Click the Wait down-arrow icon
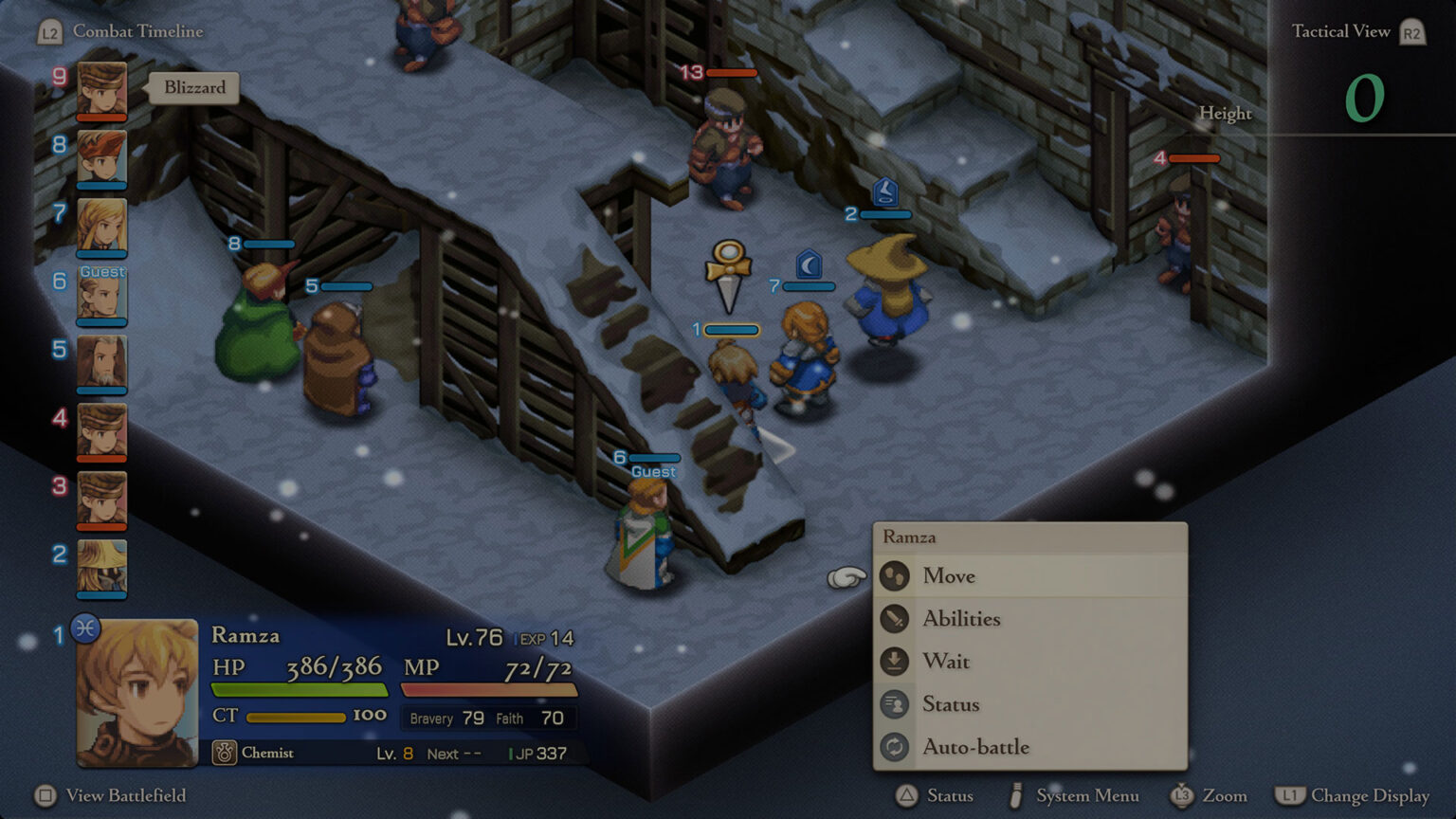Viewport: 1456px width, 819px height. (895, 662)
